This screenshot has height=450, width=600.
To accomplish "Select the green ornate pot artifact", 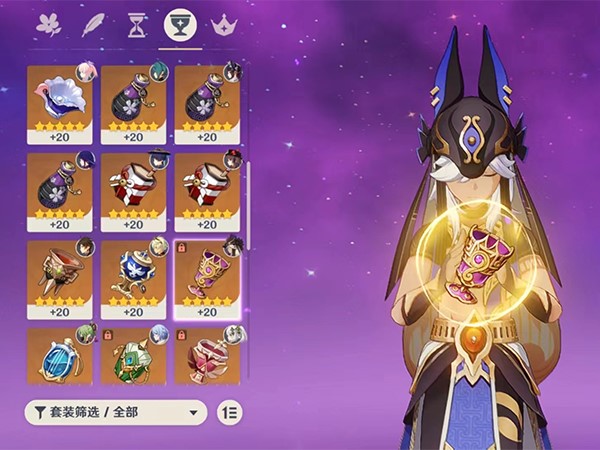I will tap(134, 356).
